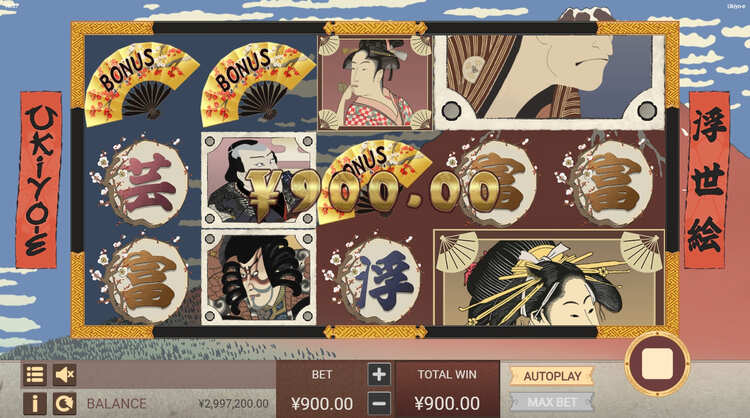Set the wager with Max Bet
This screenshot has height=418, width=750.
[552, 402]
